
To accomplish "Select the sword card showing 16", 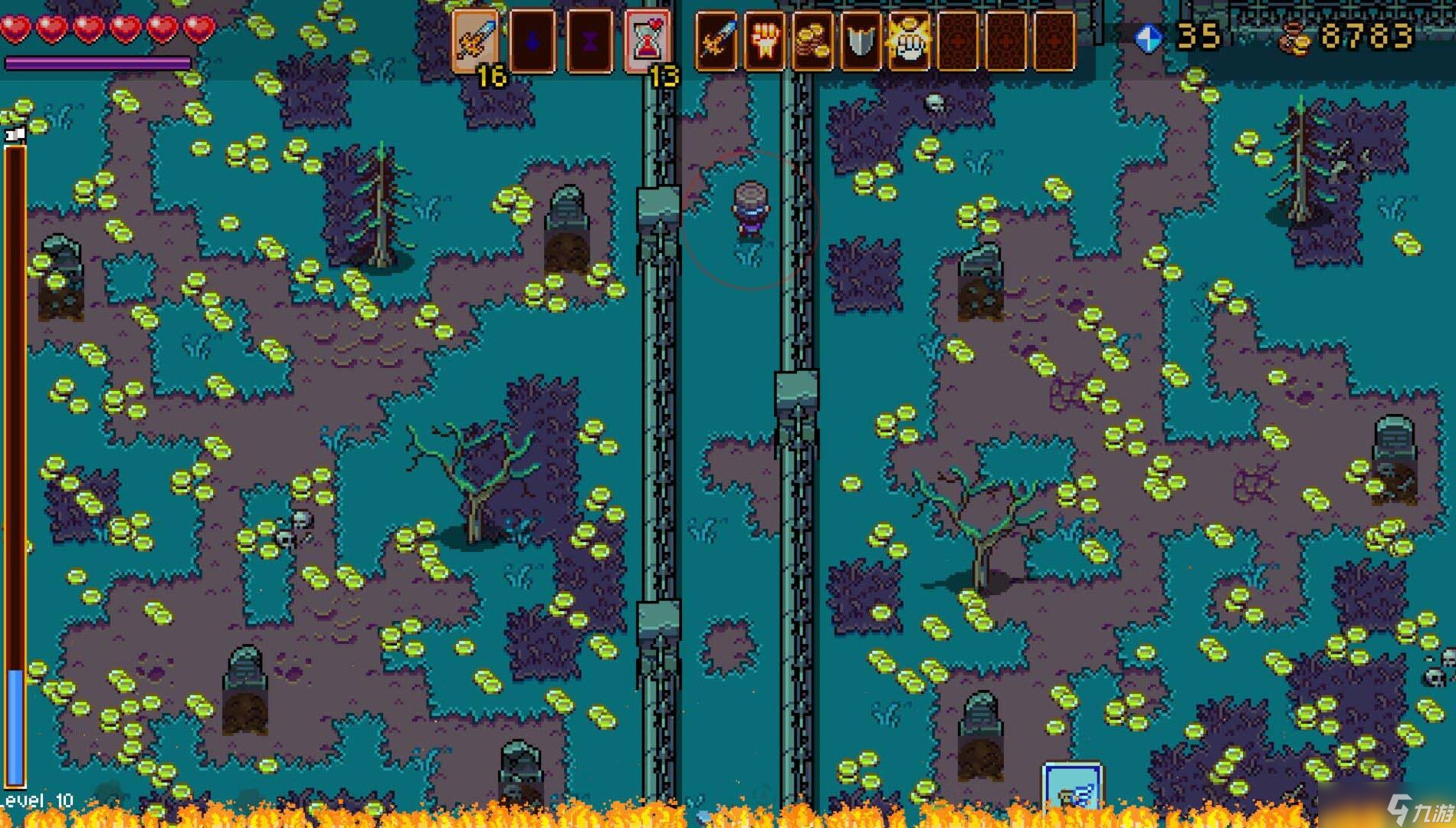I will [x=475, y=40].
